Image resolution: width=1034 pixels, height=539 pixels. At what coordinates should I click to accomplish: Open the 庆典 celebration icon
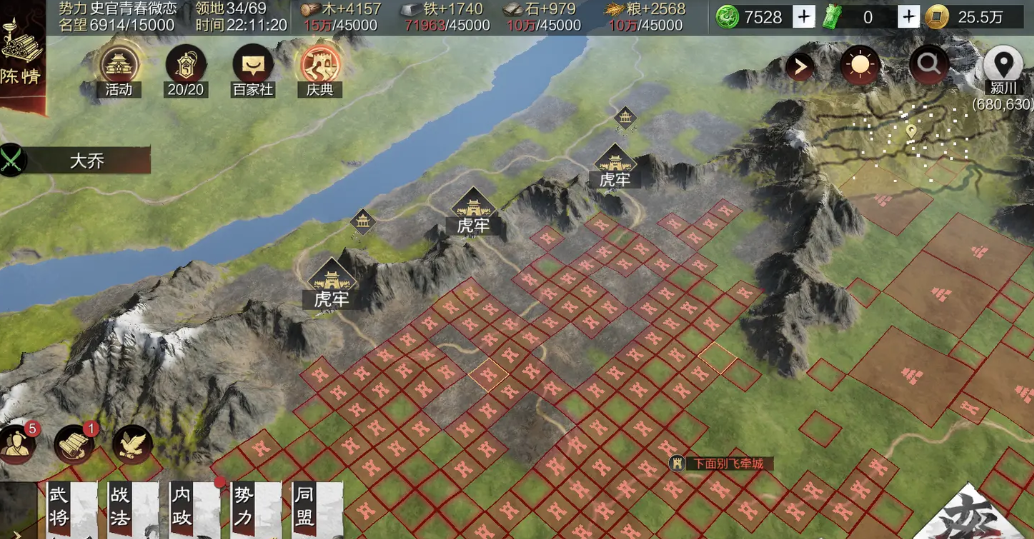tap(320, 66)
